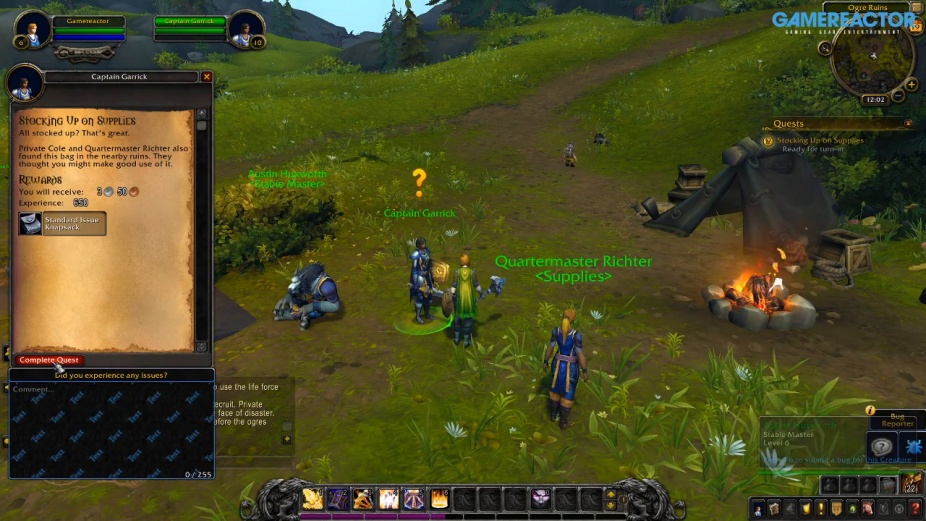This screenshot has width=926, height=521.
Task: Activate the flame ability on action bar
Action: click(x=439, y=498)
